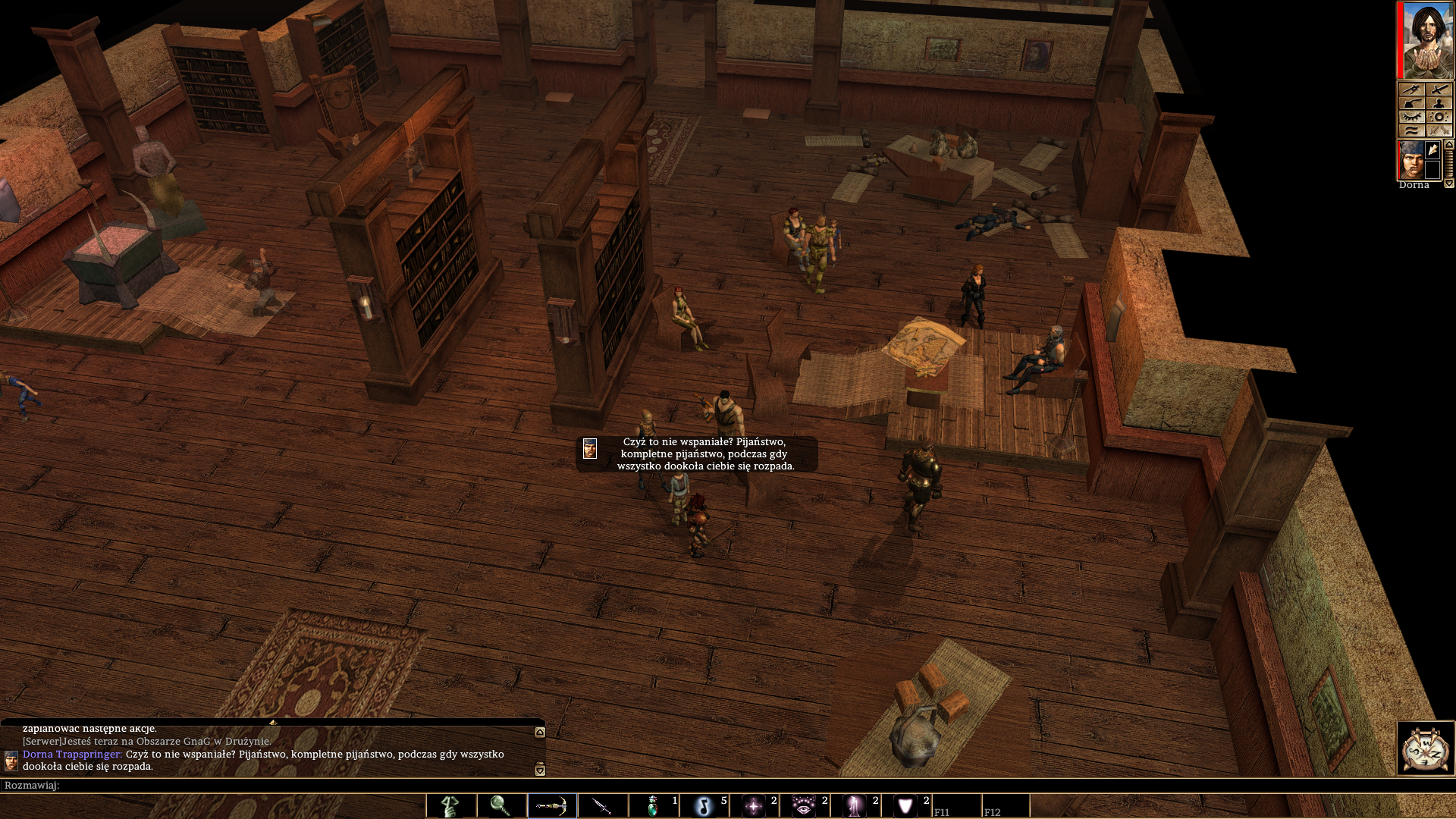This screenshot has width=1456, height=819.
Task: Cast the glowing eye spell
Action: pos(804,805)
